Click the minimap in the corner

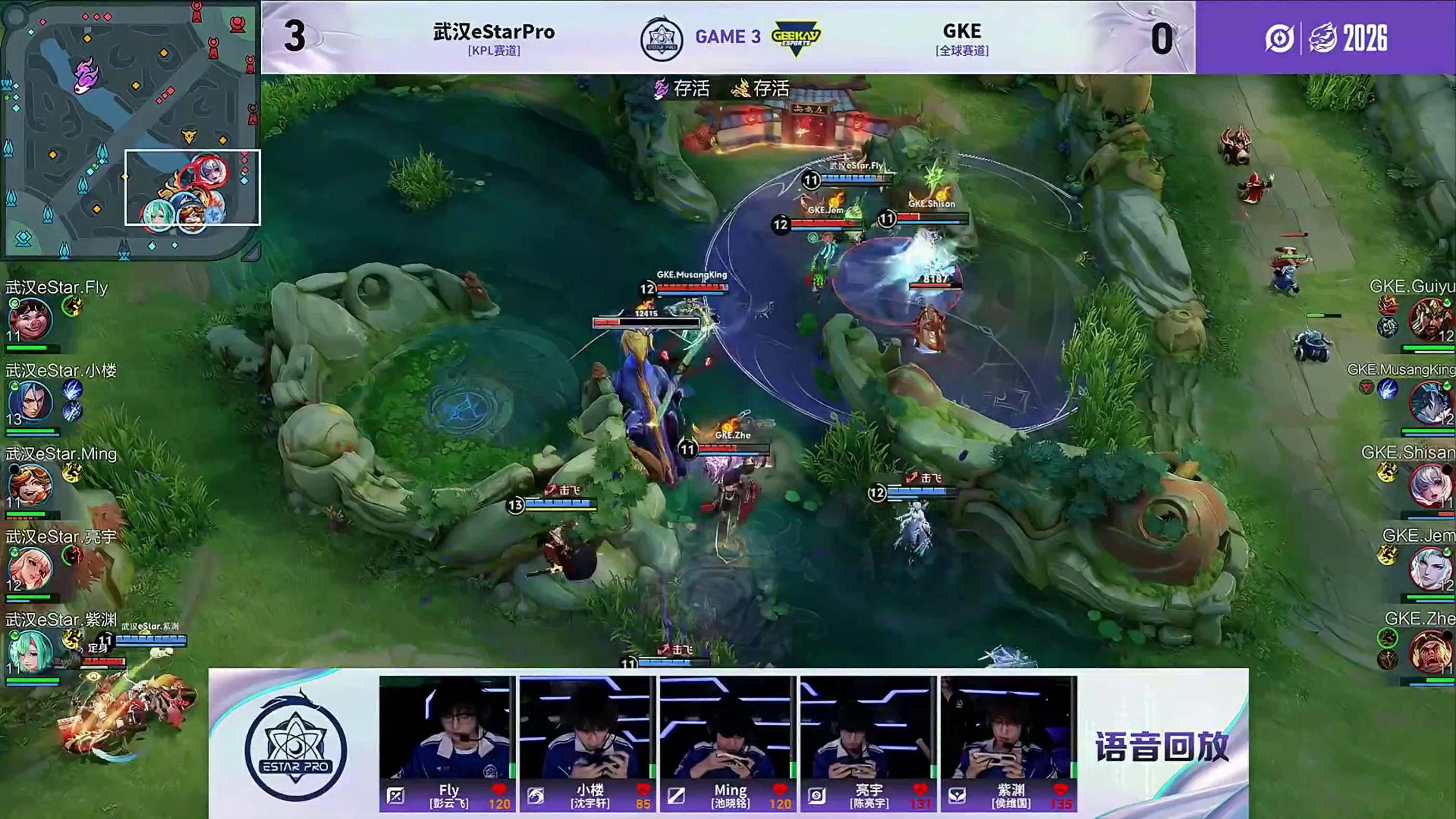130,130
